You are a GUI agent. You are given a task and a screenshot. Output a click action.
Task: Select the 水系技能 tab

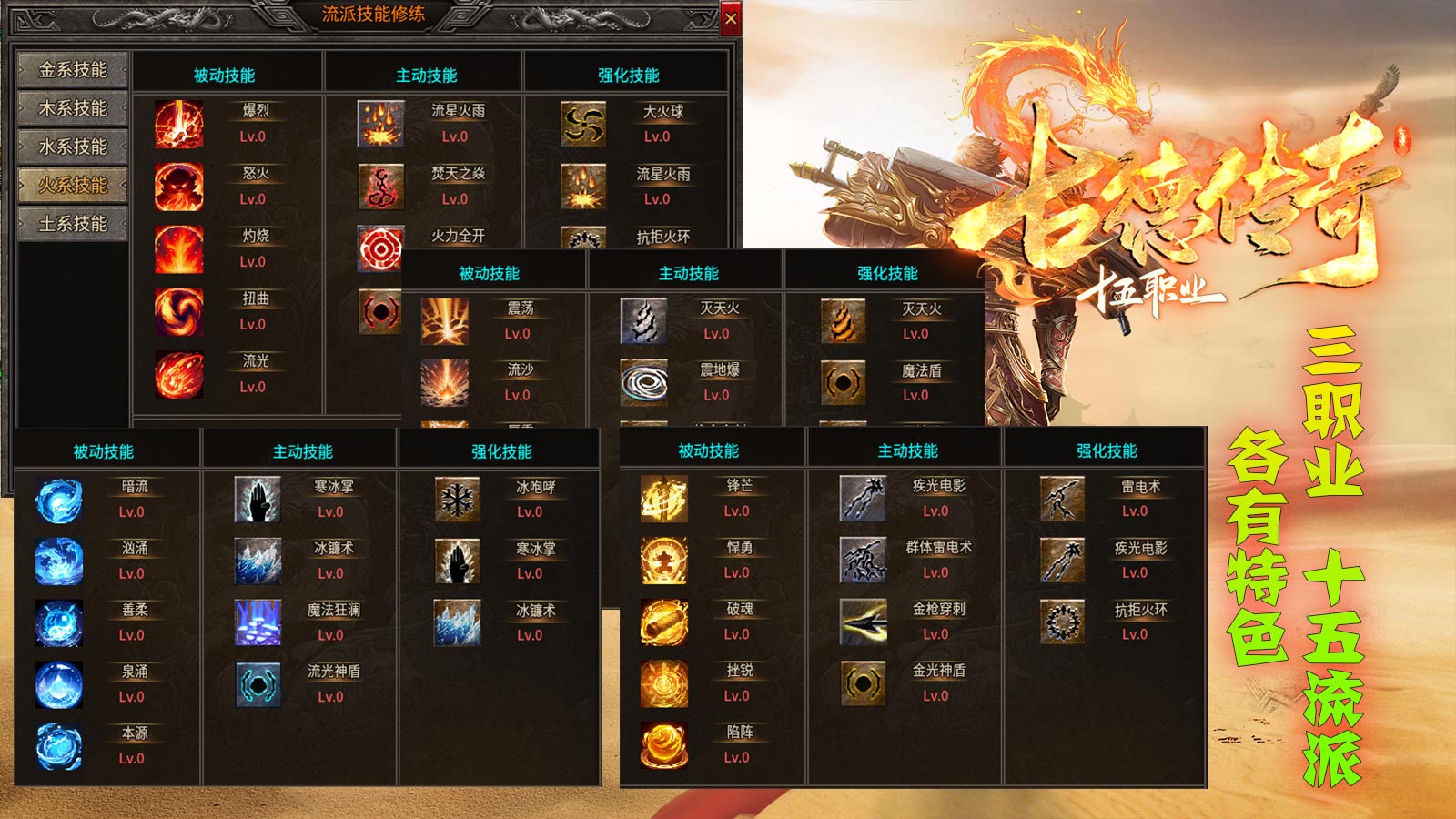tap(73, 147)
